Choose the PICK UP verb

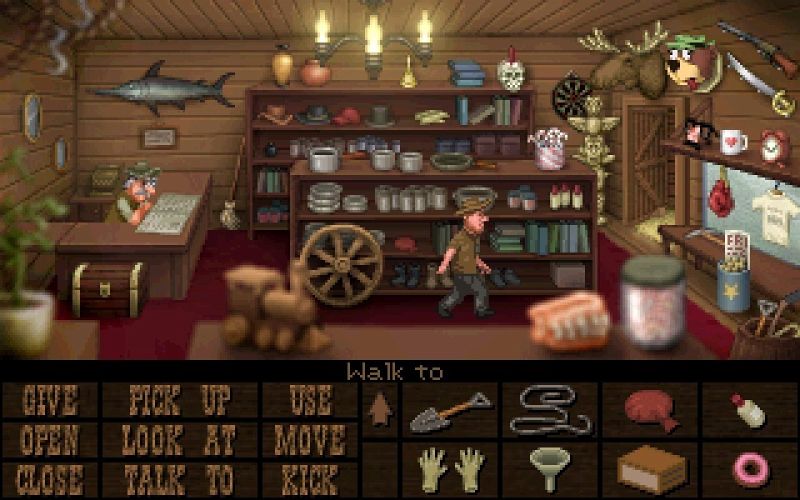click(x=179, y=401)
